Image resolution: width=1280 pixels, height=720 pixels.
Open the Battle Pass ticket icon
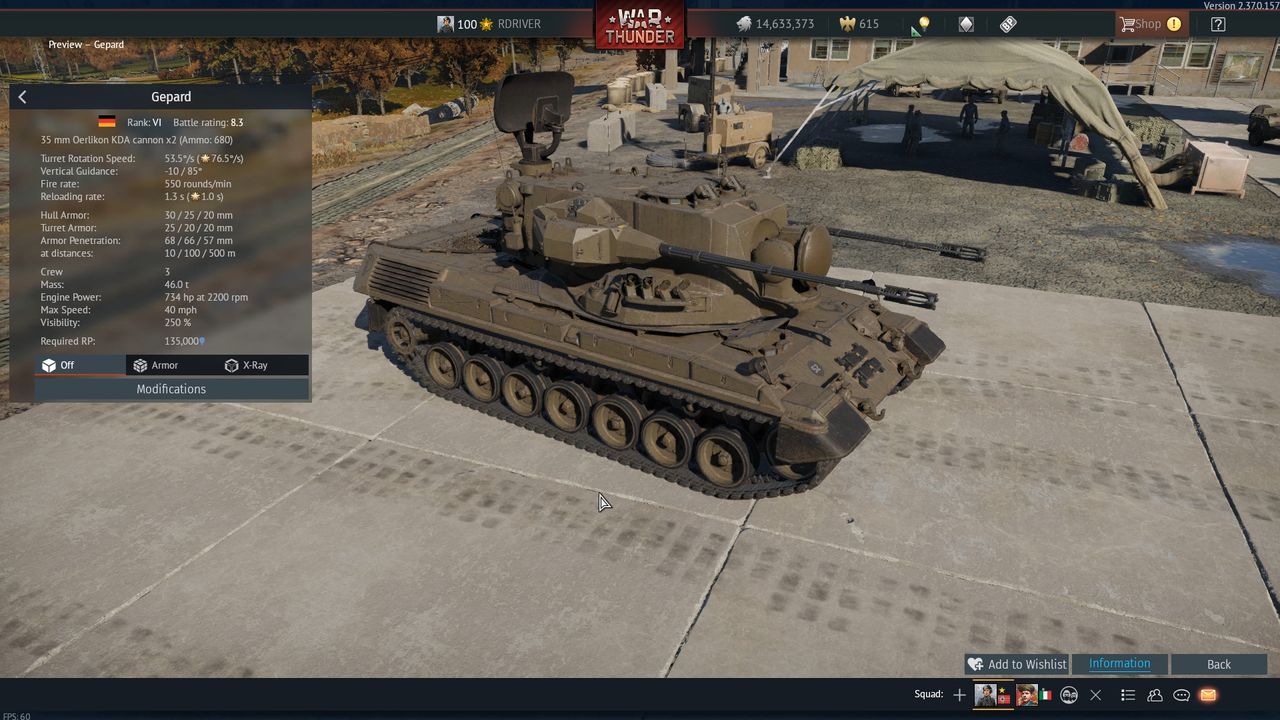1008,24
